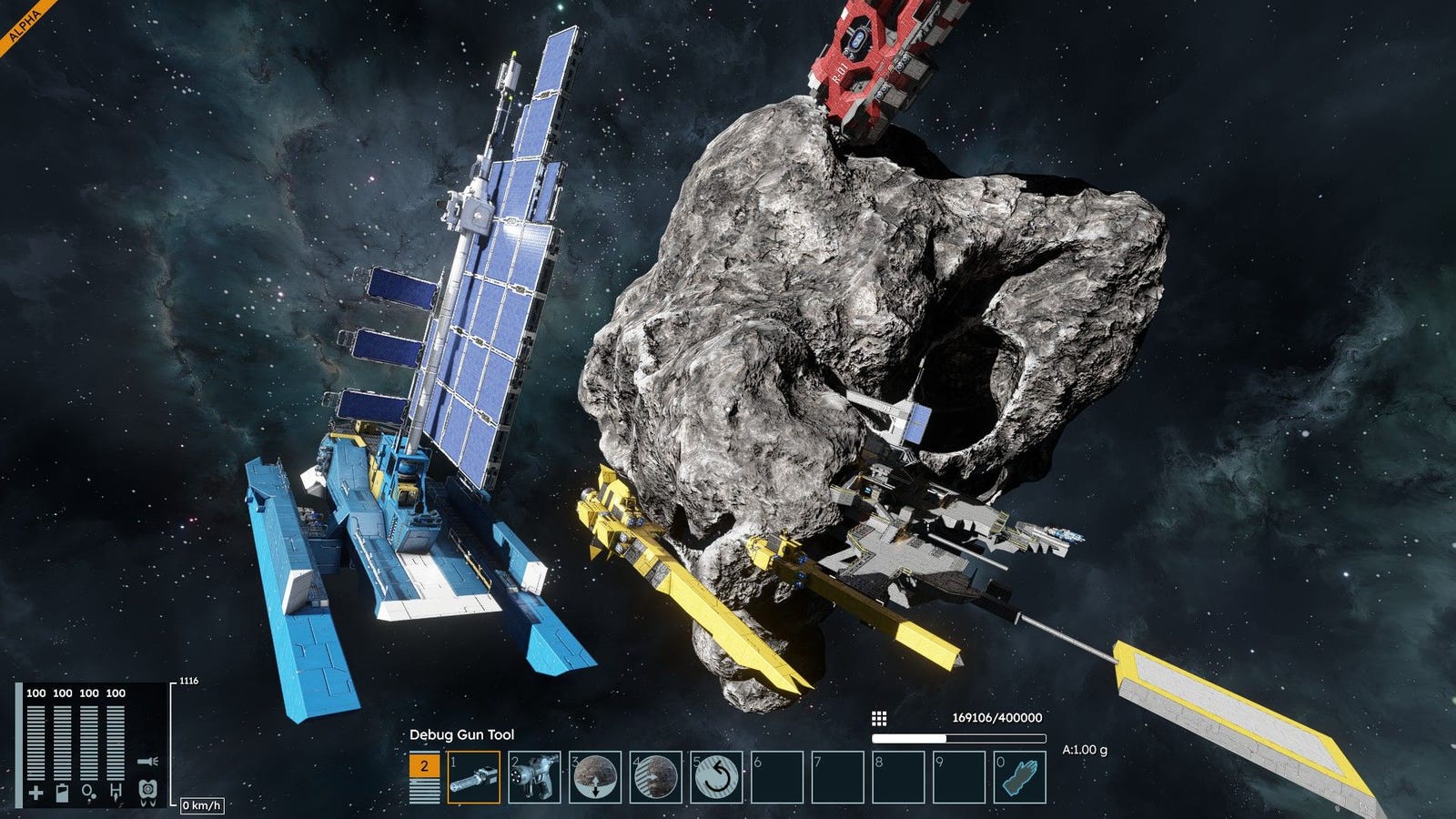Activate the undo/revert arrow tool in slot 5
The width and height of the screenshot is (1456, 819).
tap(717, 776)
